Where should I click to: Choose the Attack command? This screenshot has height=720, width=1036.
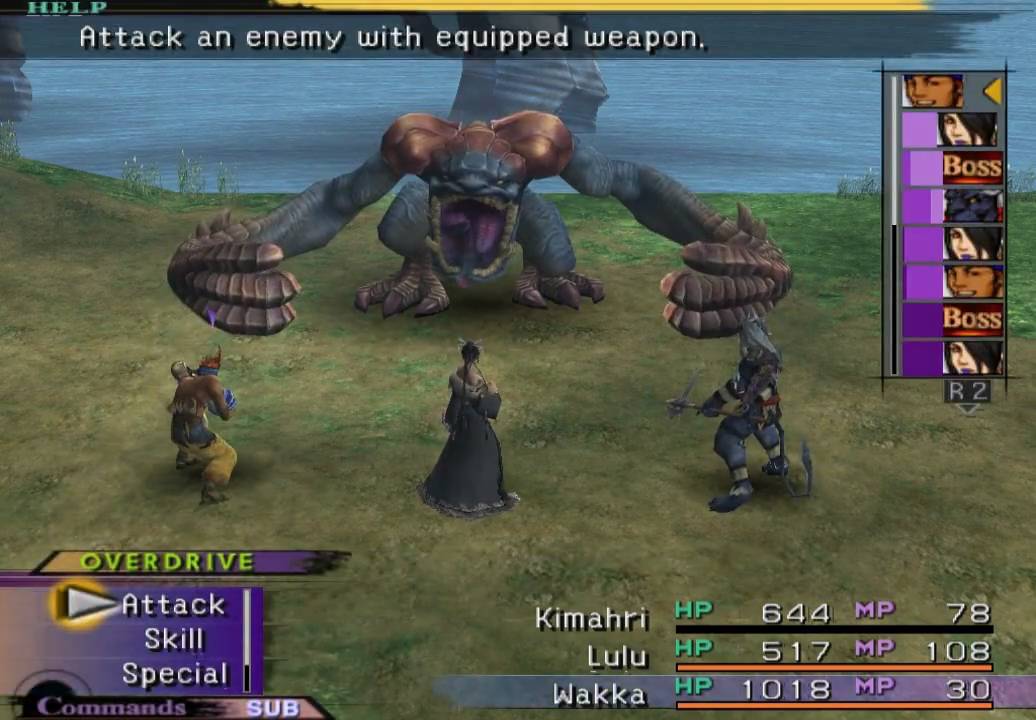pyautogui.click(x=173, y=605)
